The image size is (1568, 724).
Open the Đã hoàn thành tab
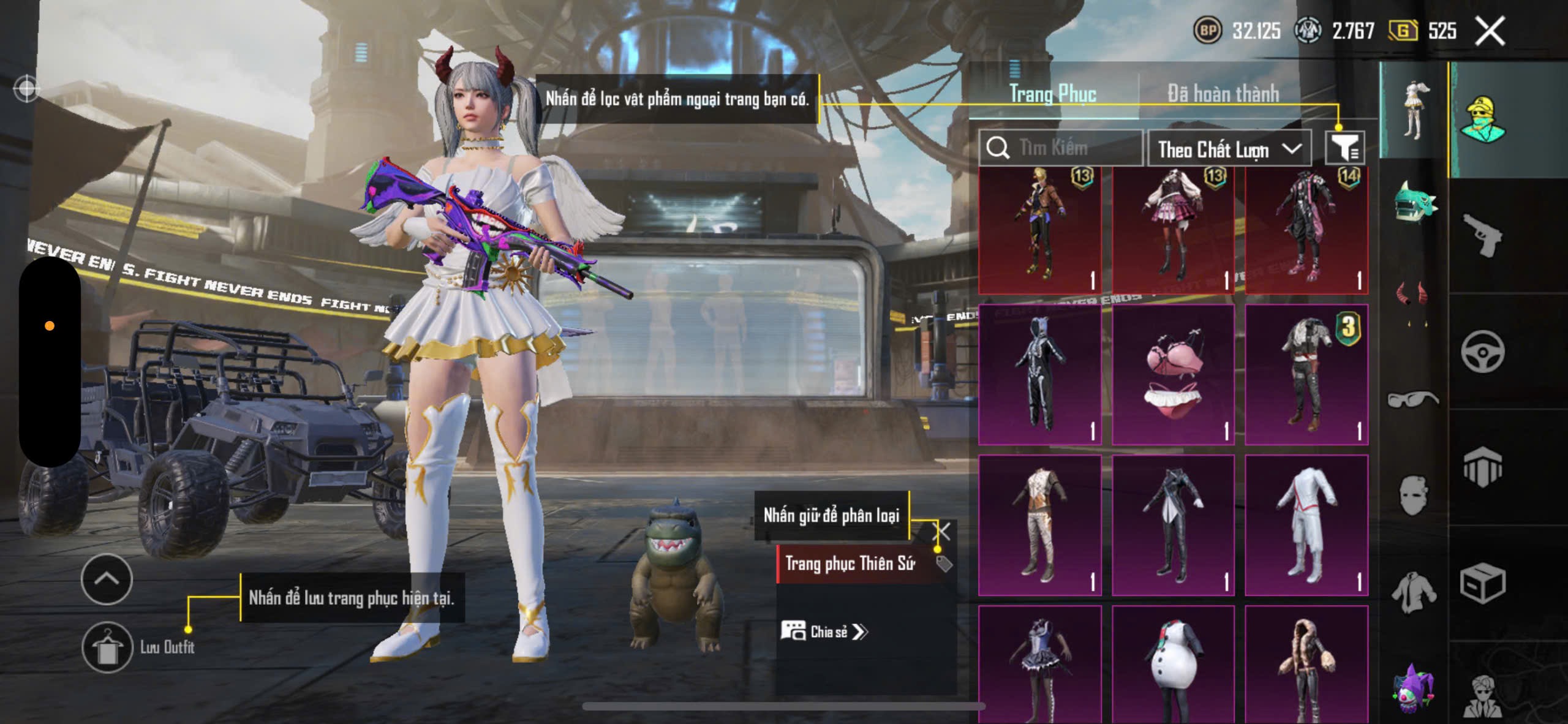[1223, 94]
